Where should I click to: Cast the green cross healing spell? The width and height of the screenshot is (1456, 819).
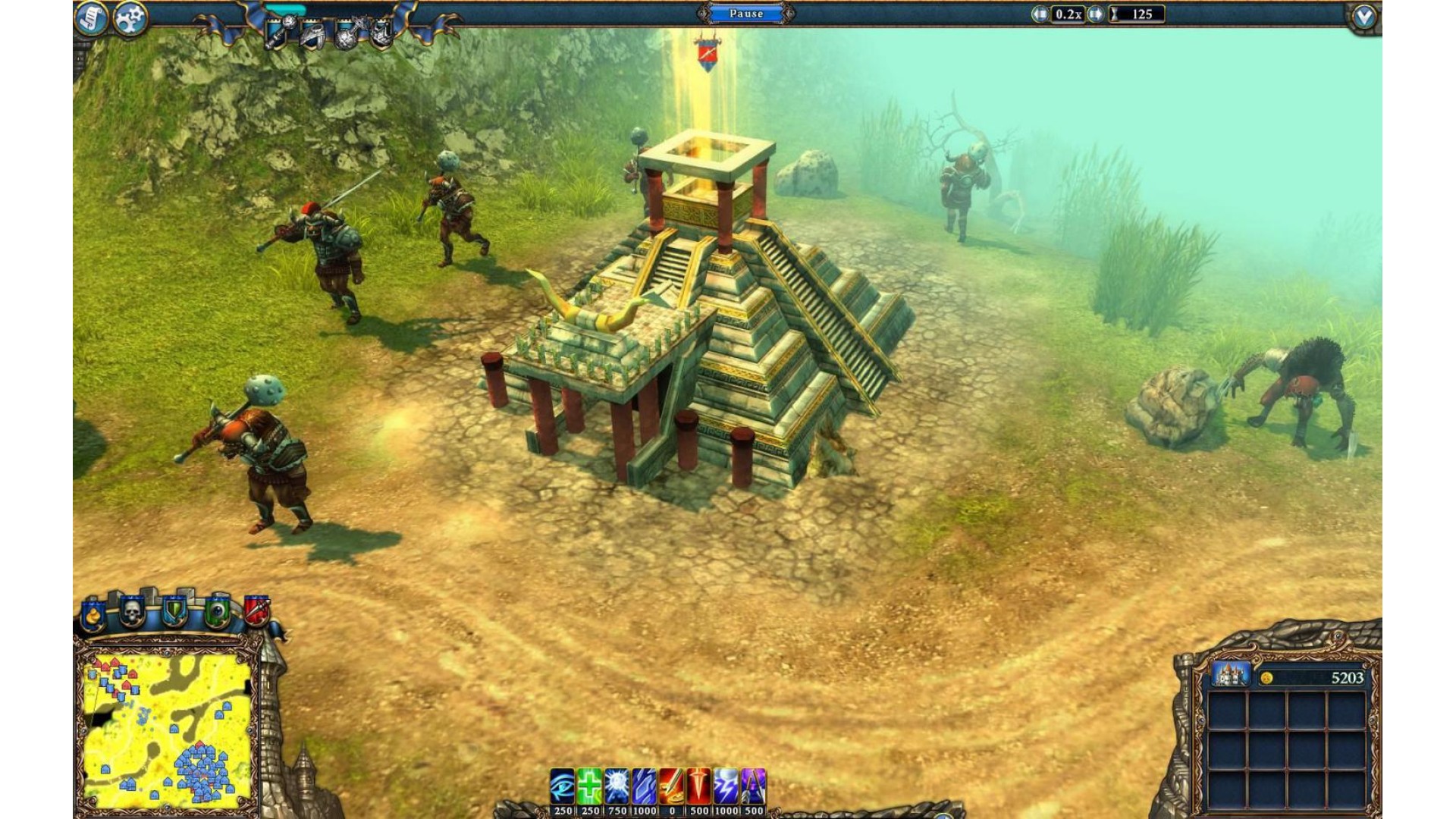(589, 786)
